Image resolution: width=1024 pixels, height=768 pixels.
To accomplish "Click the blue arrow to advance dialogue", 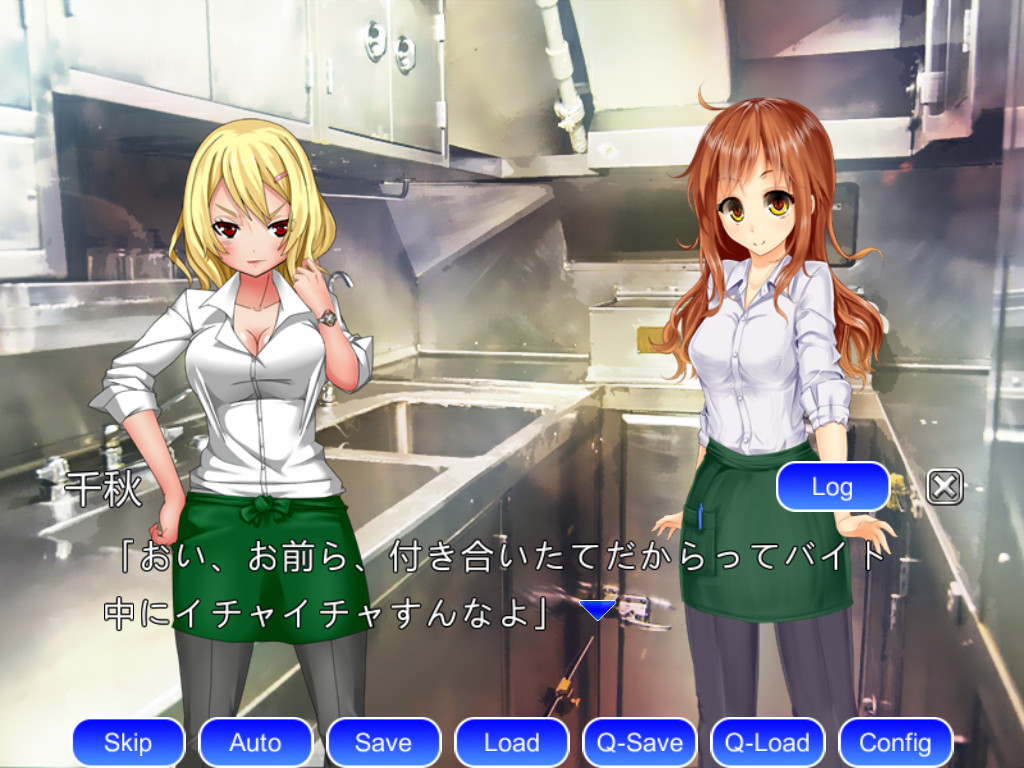I will click(598, 610).
